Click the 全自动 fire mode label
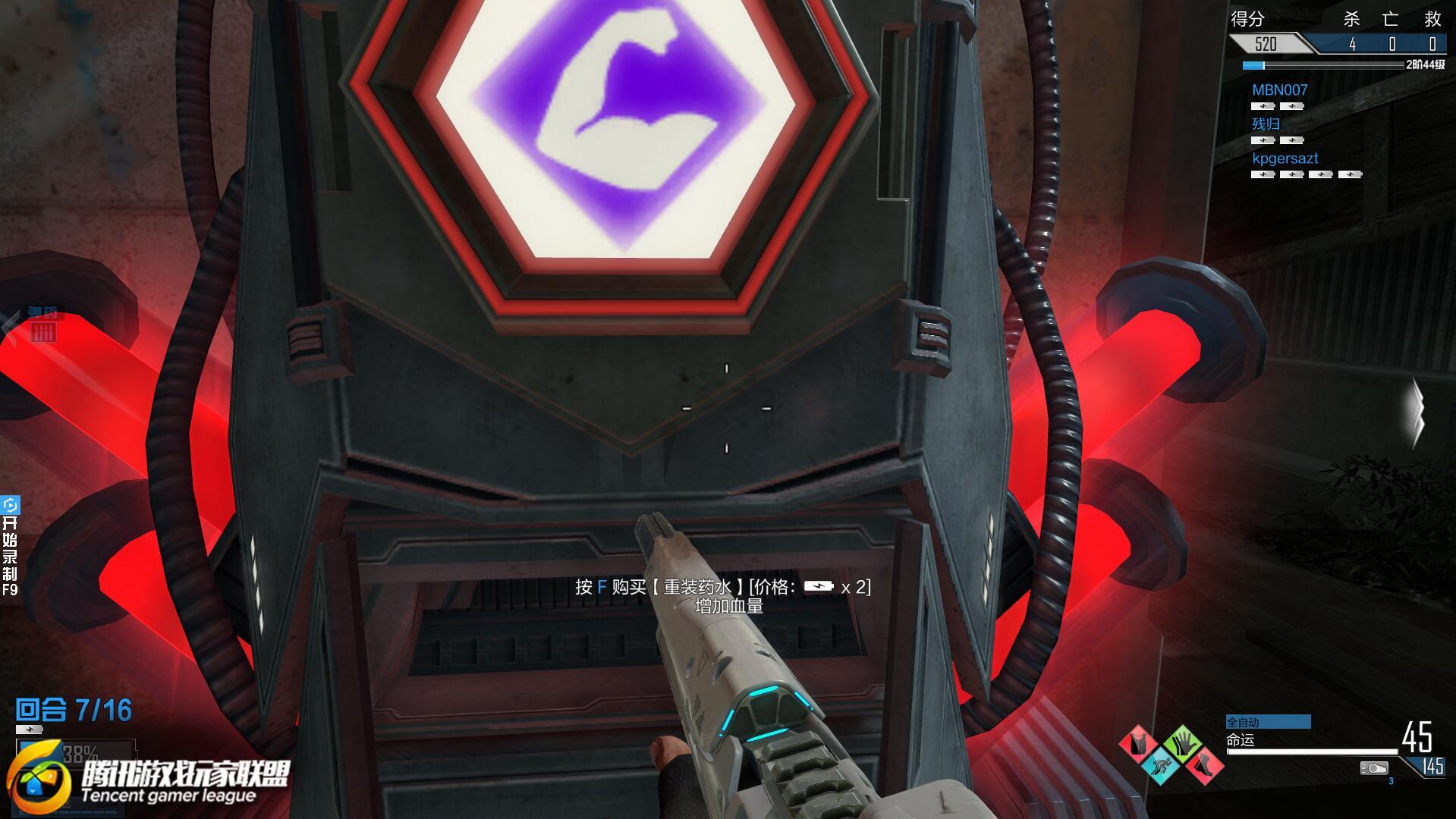This screenshot has width=1456, height=819. (1267, 722)
